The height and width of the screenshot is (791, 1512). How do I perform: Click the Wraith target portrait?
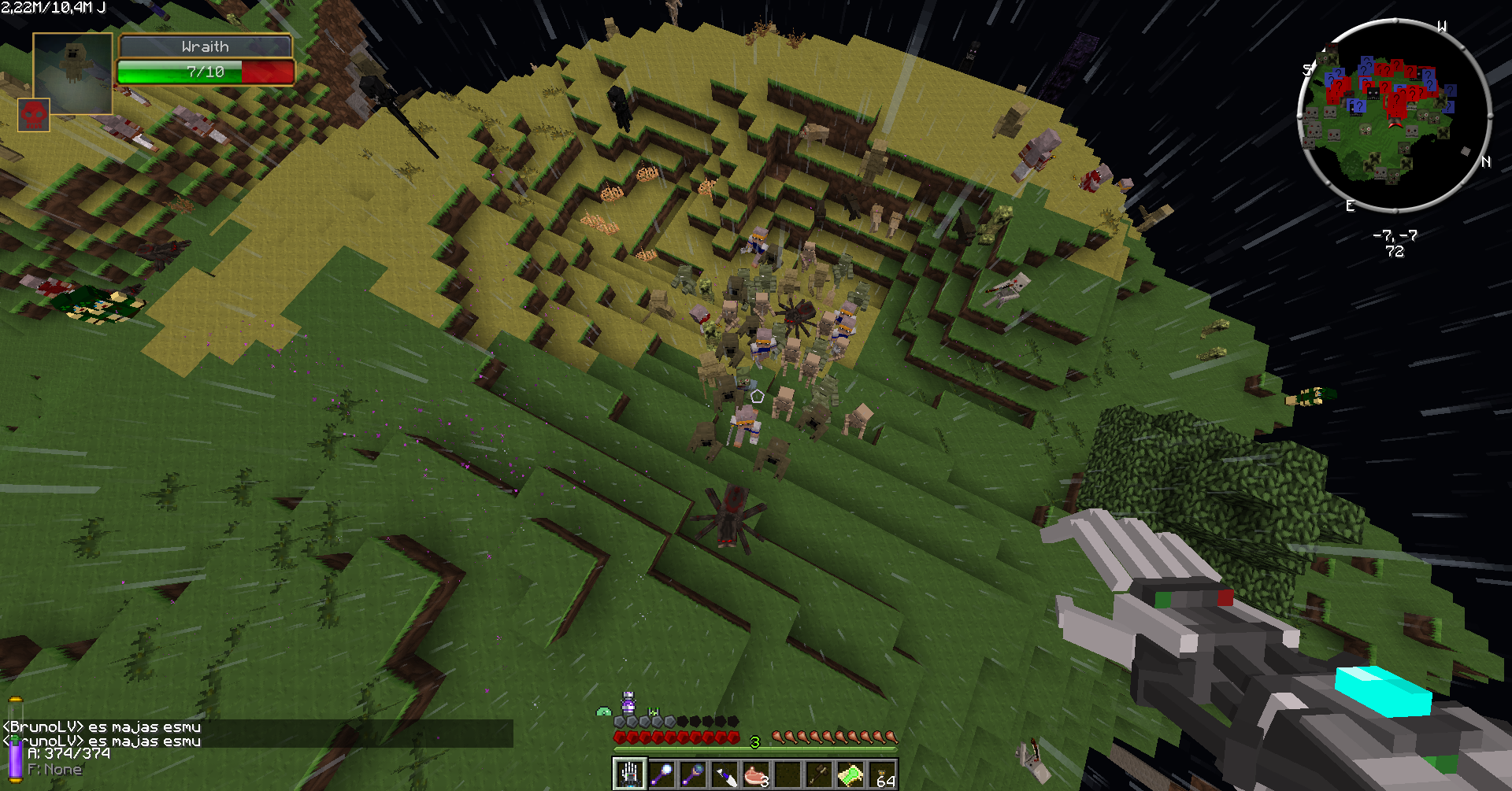[72, 72]
